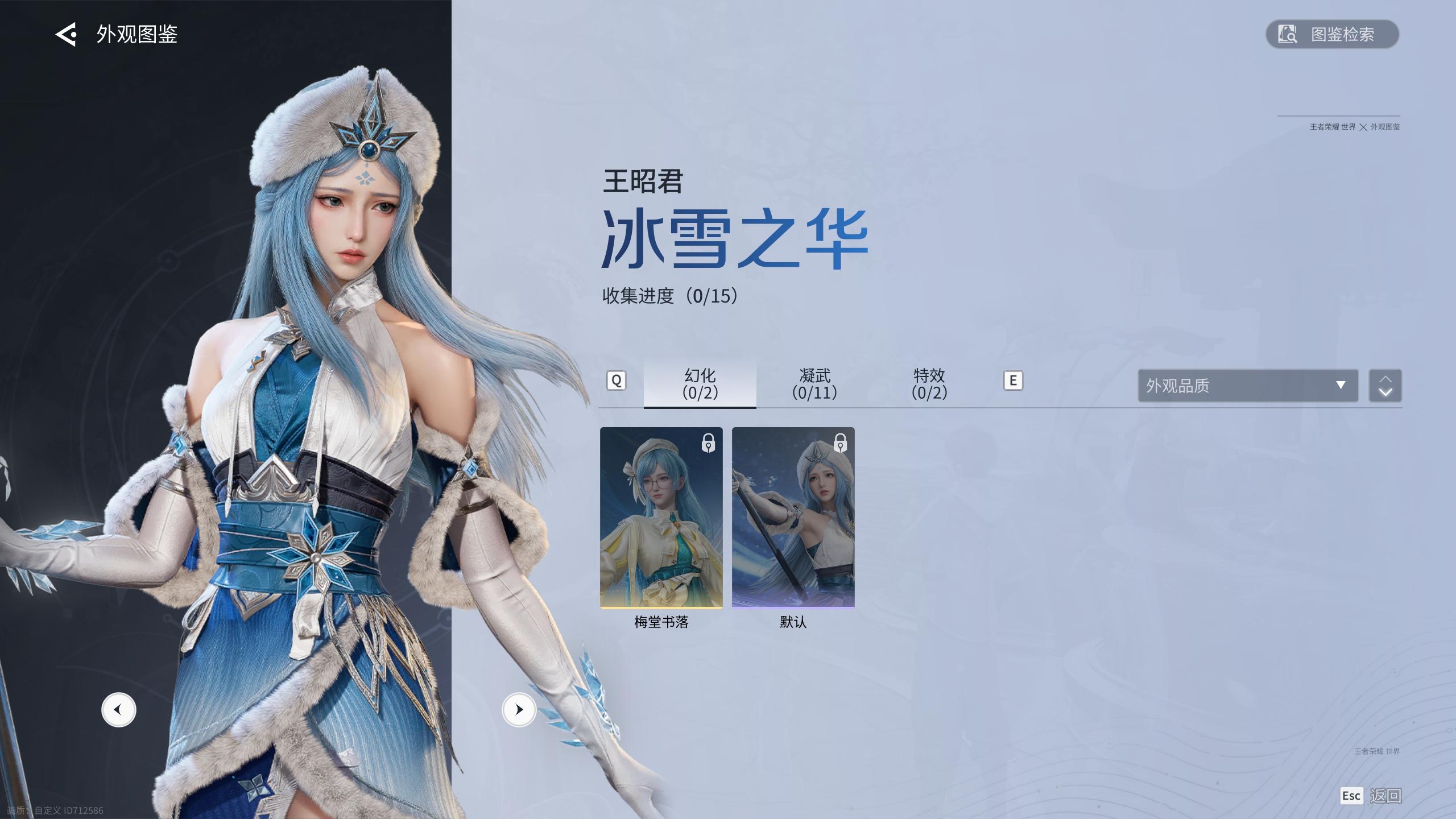
Task: Switch to the 凝武 tab
Action: [814, 384]
